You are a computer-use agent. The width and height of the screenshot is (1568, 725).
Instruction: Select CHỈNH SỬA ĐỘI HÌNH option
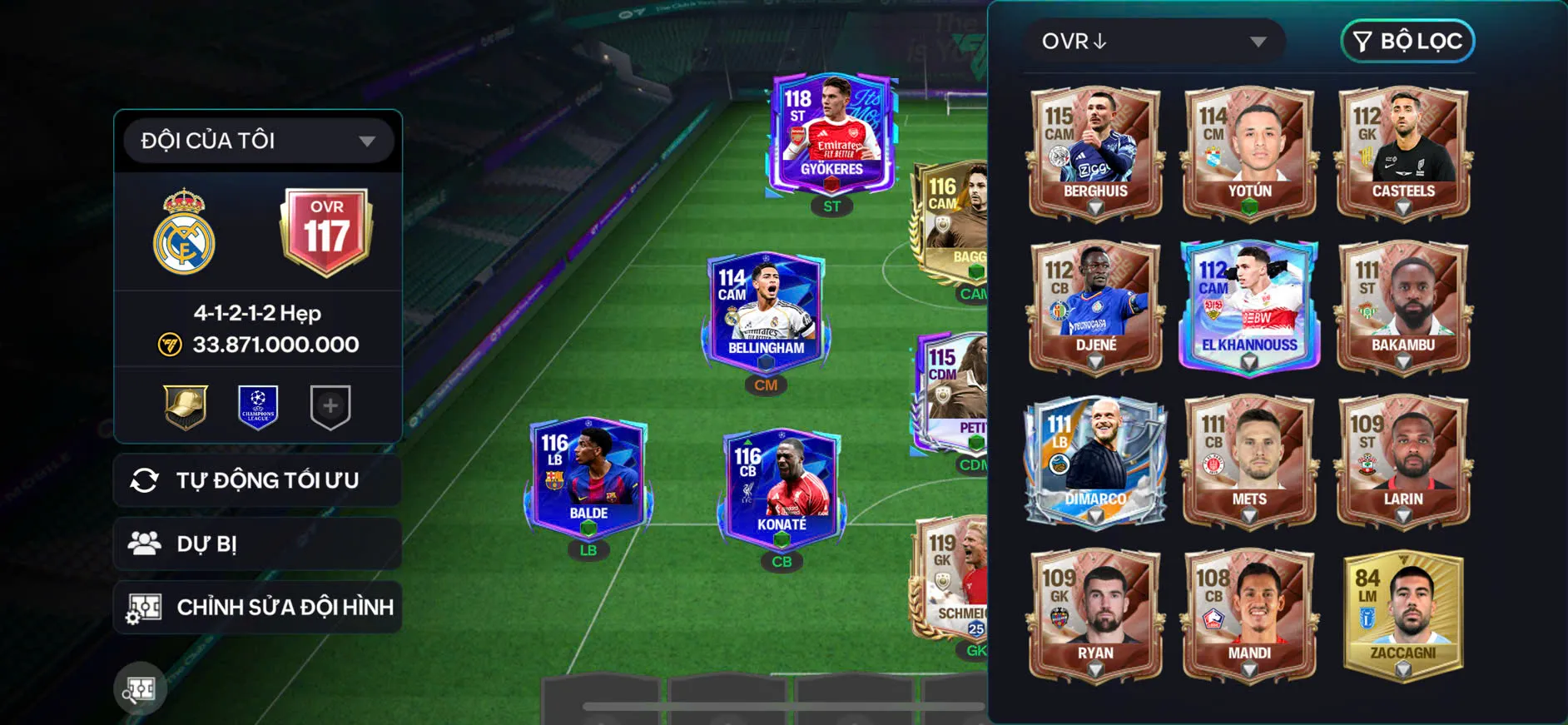click(256, 607)
